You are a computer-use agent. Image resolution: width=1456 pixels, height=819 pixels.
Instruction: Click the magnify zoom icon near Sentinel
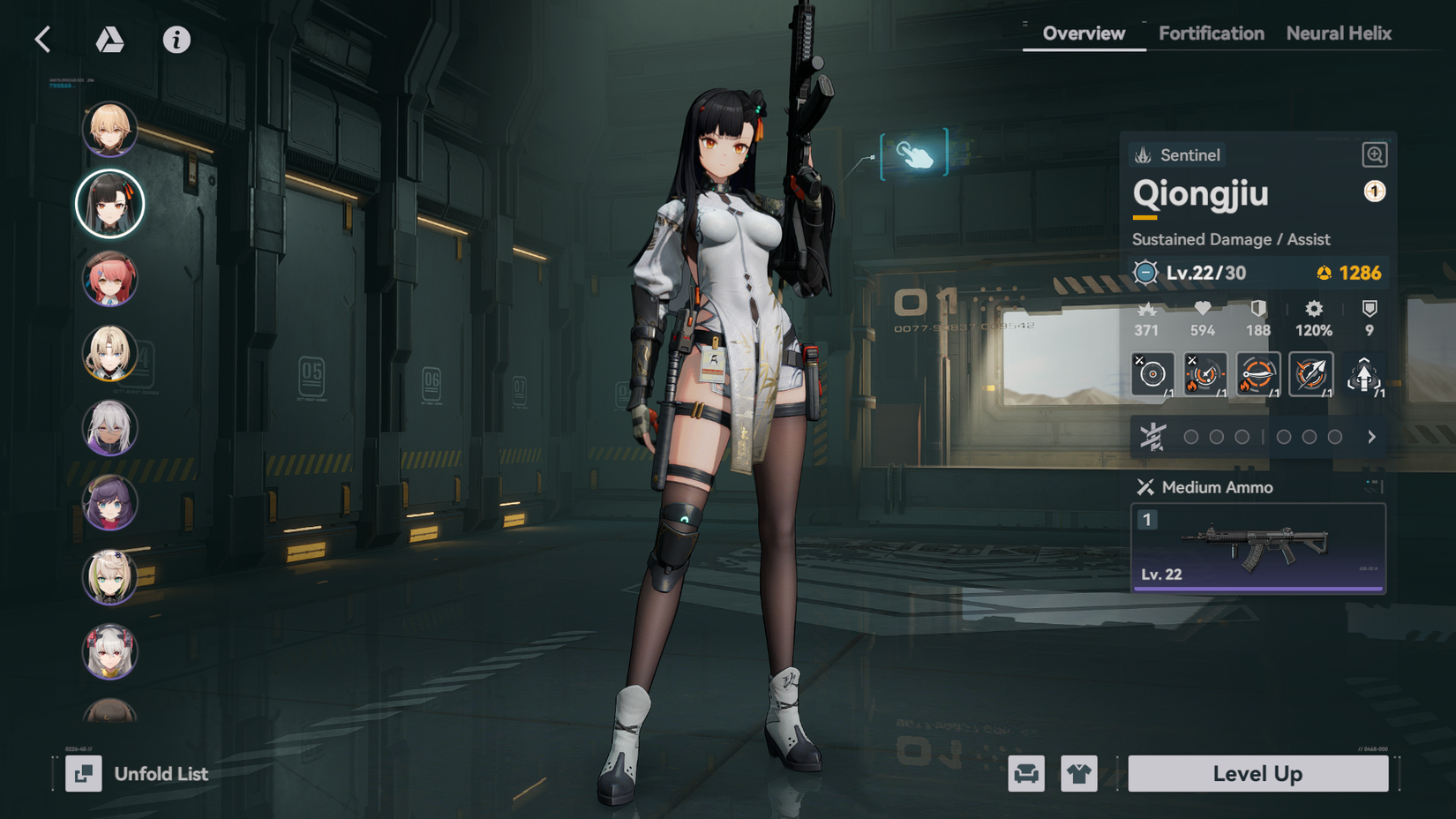pos(1373,154)
